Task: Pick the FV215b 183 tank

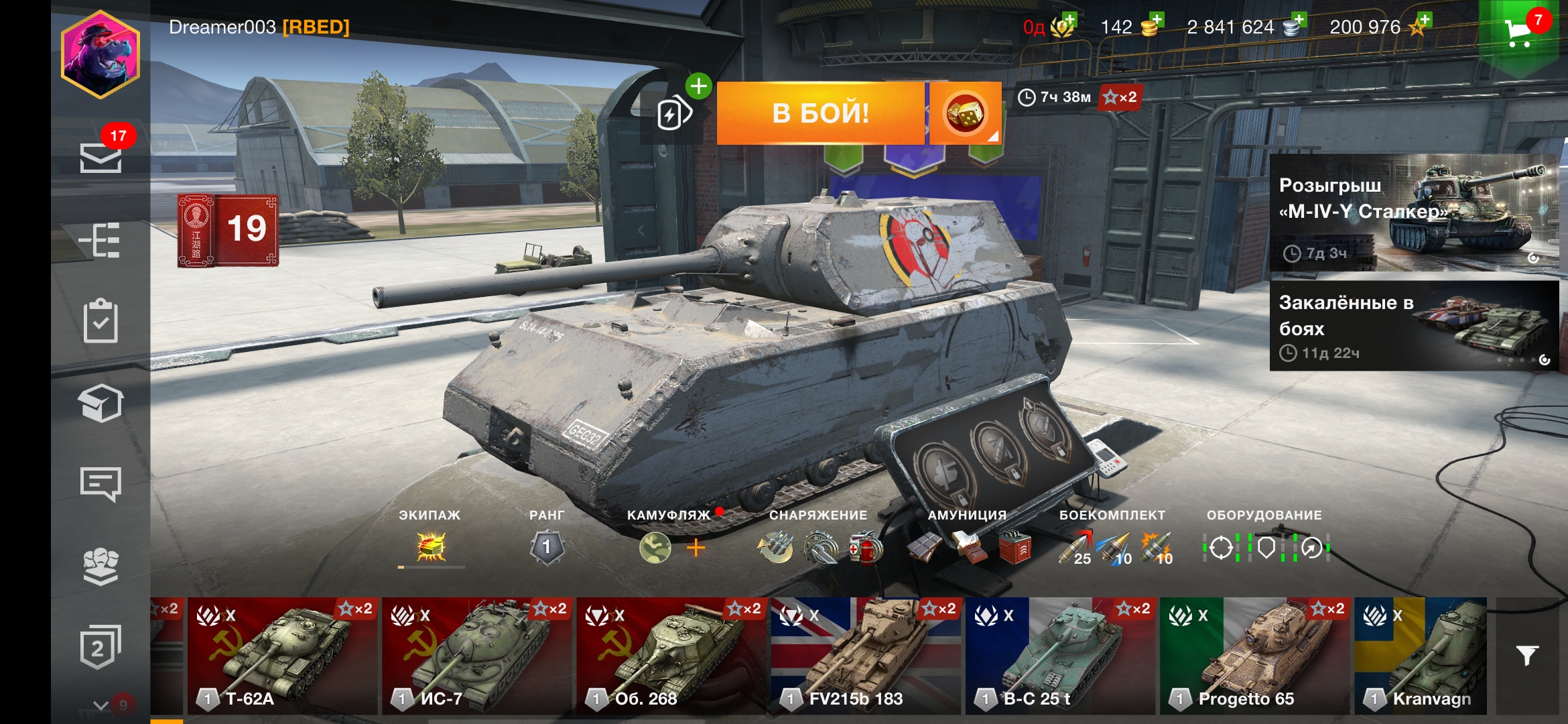Action: click(865, 656)
